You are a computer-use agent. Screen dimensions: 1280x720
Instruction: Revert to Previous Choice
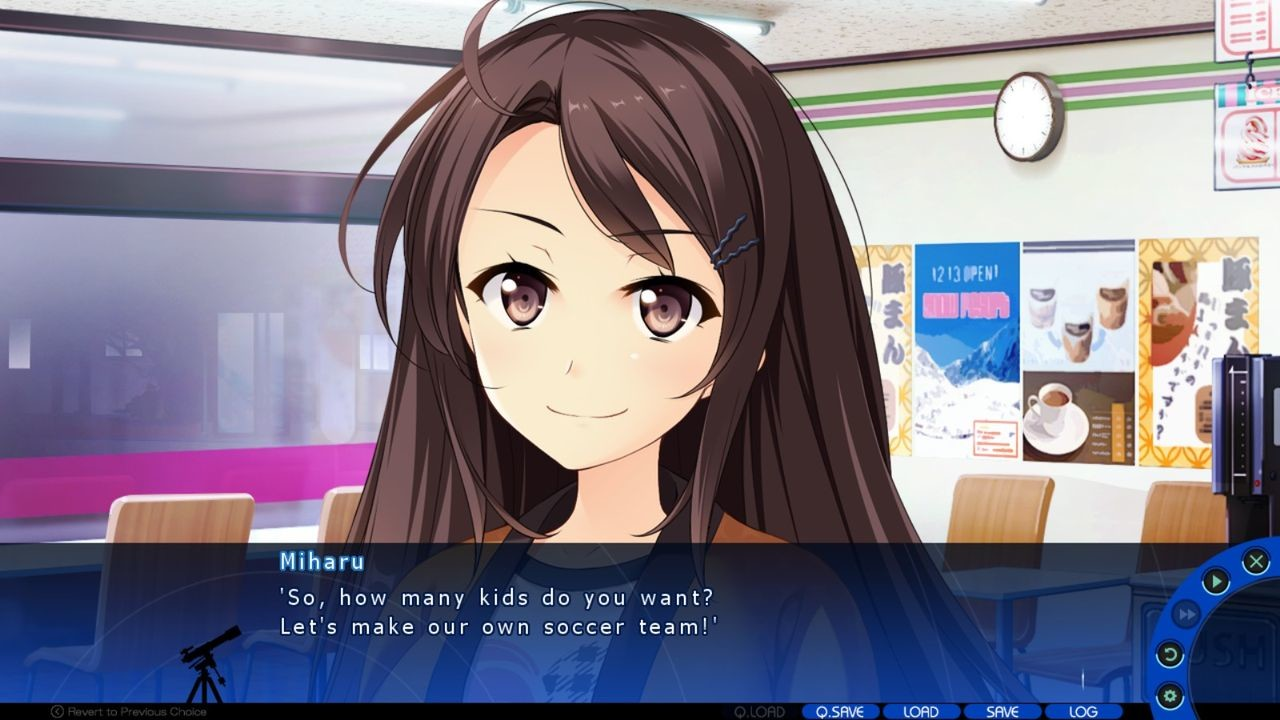(x=129, y=712)
